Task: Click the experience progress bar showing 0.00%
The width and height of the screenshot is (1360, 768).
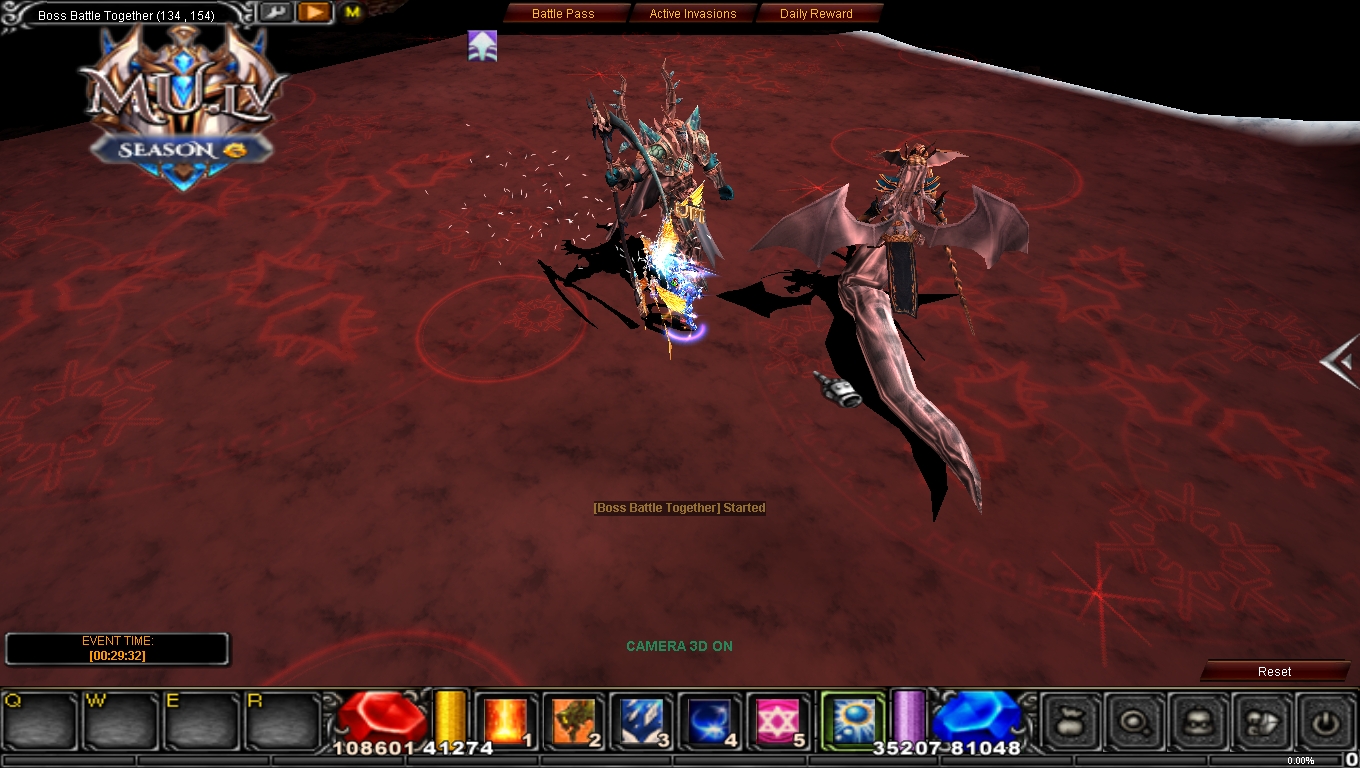Action: (x=1300, y=760)
